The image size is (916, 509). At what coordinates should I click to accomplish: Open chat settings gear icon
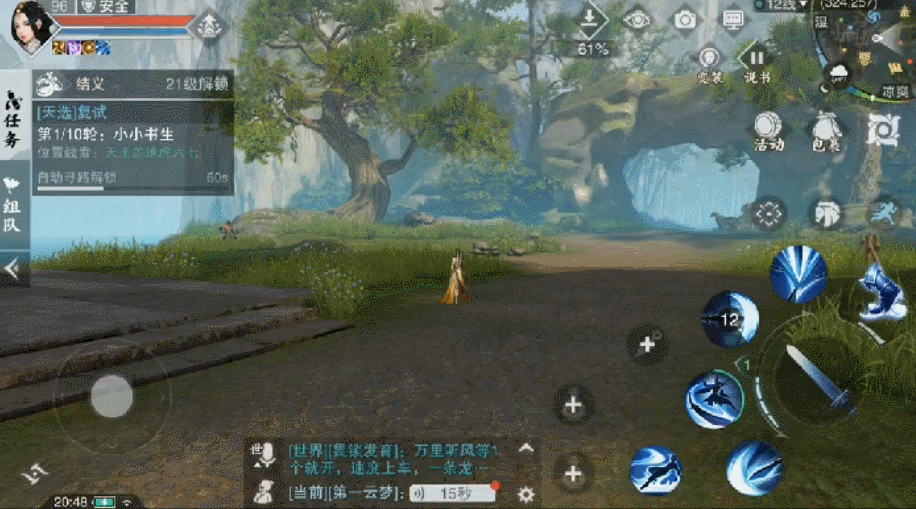(x=526, y=493)
